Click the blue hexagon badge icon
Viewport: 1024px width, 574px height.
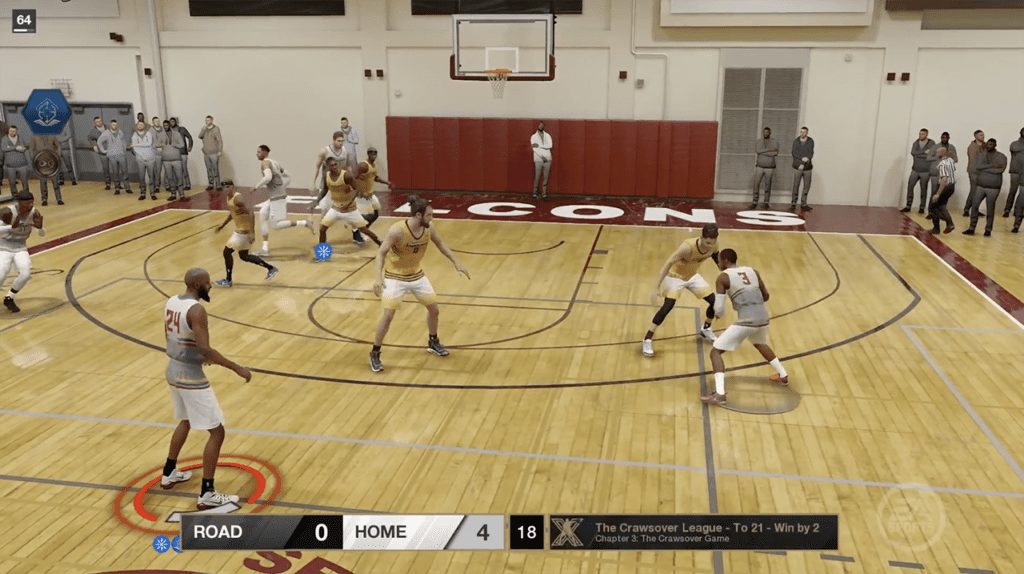tap(46, 111)
